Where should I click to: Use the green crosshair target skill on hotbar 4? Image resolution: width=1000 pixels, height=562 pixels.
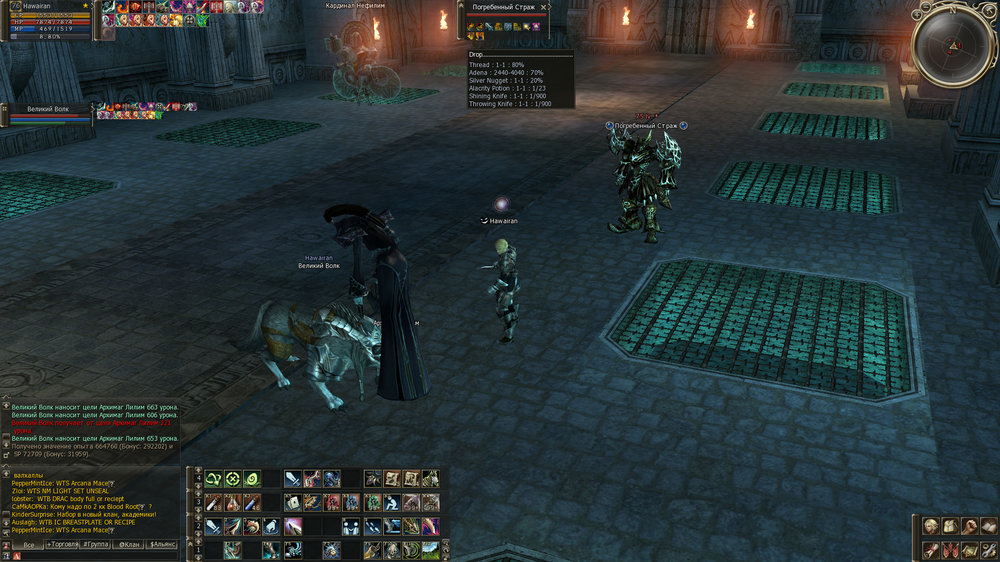(x=233, y=479)
